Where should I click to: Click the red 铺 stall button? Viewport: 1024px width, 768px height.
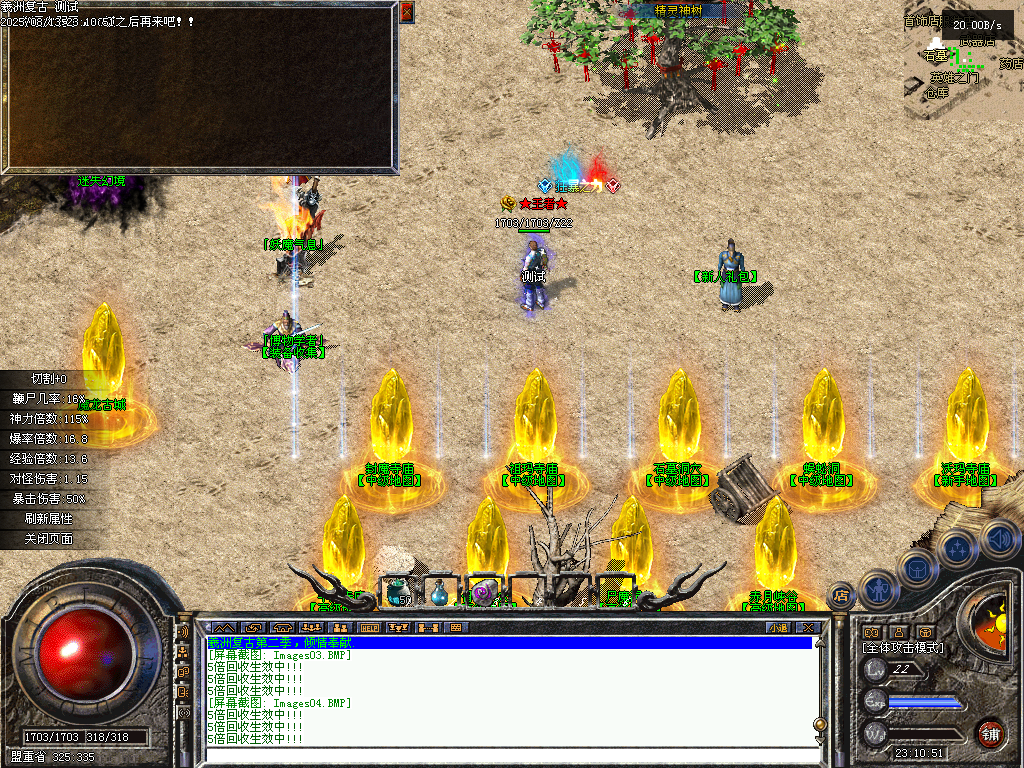click(990, 732)
